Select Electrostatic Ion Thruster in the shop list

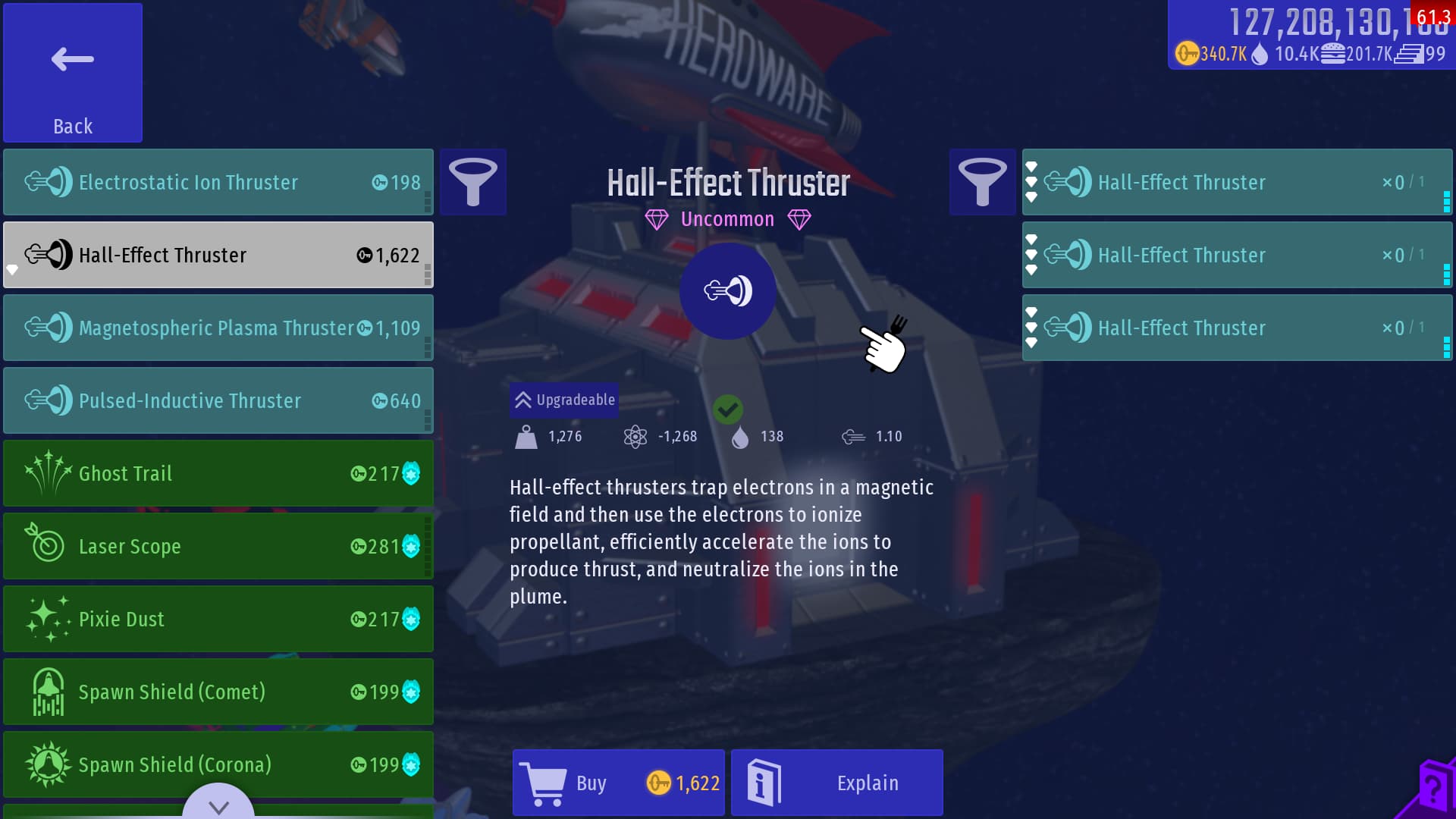click(218, 182)
